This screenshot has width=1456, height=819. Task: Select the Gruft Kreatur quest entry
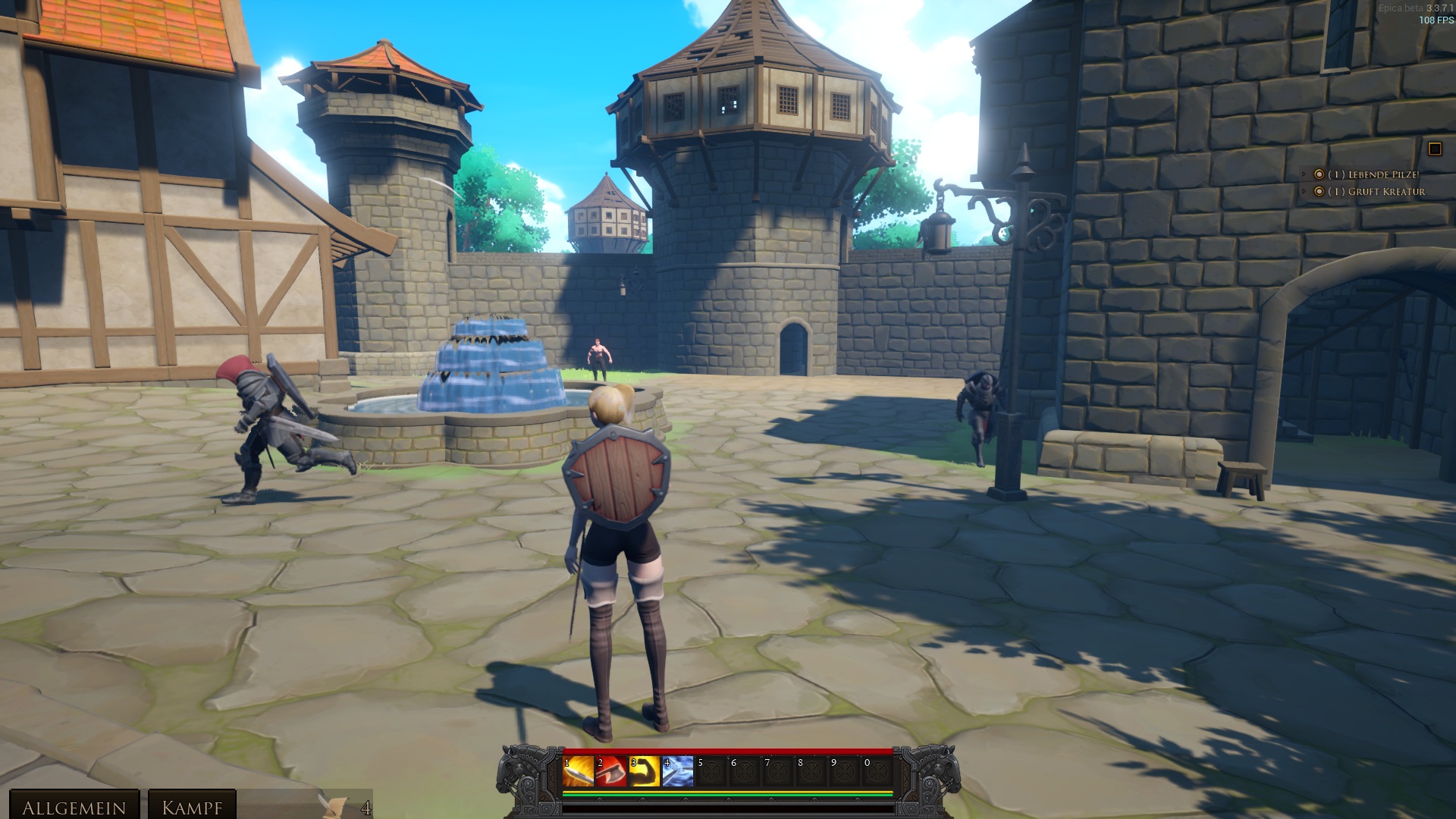click(1376, 192)
